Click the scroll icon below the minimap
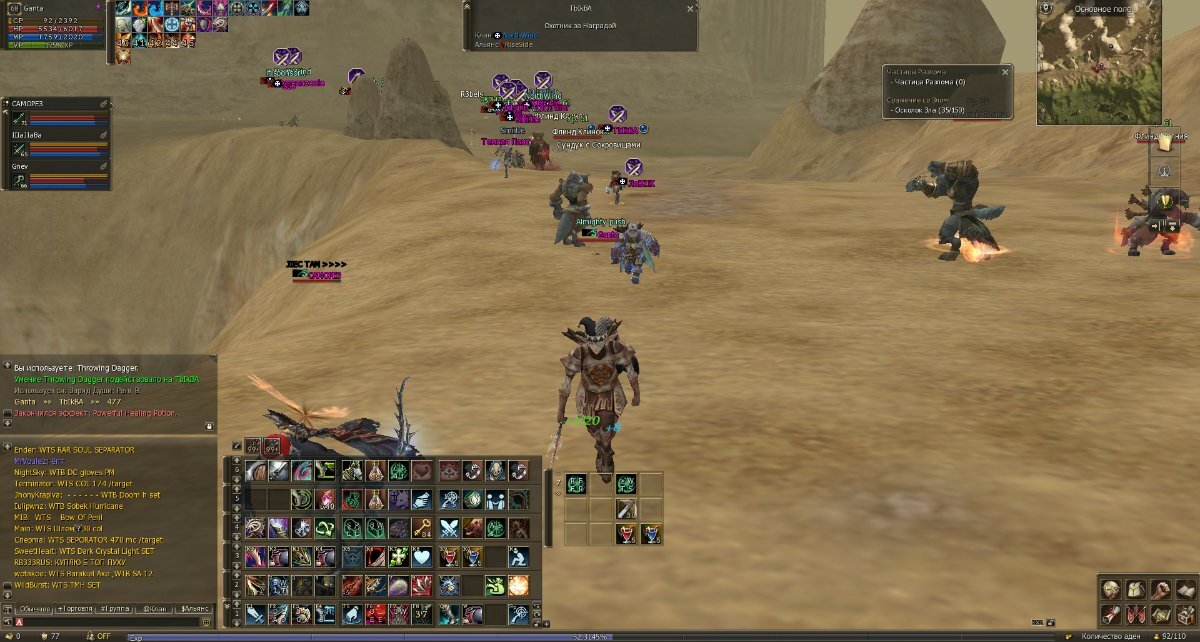Screen dimensions: 1200x642 pos(1165,144)
